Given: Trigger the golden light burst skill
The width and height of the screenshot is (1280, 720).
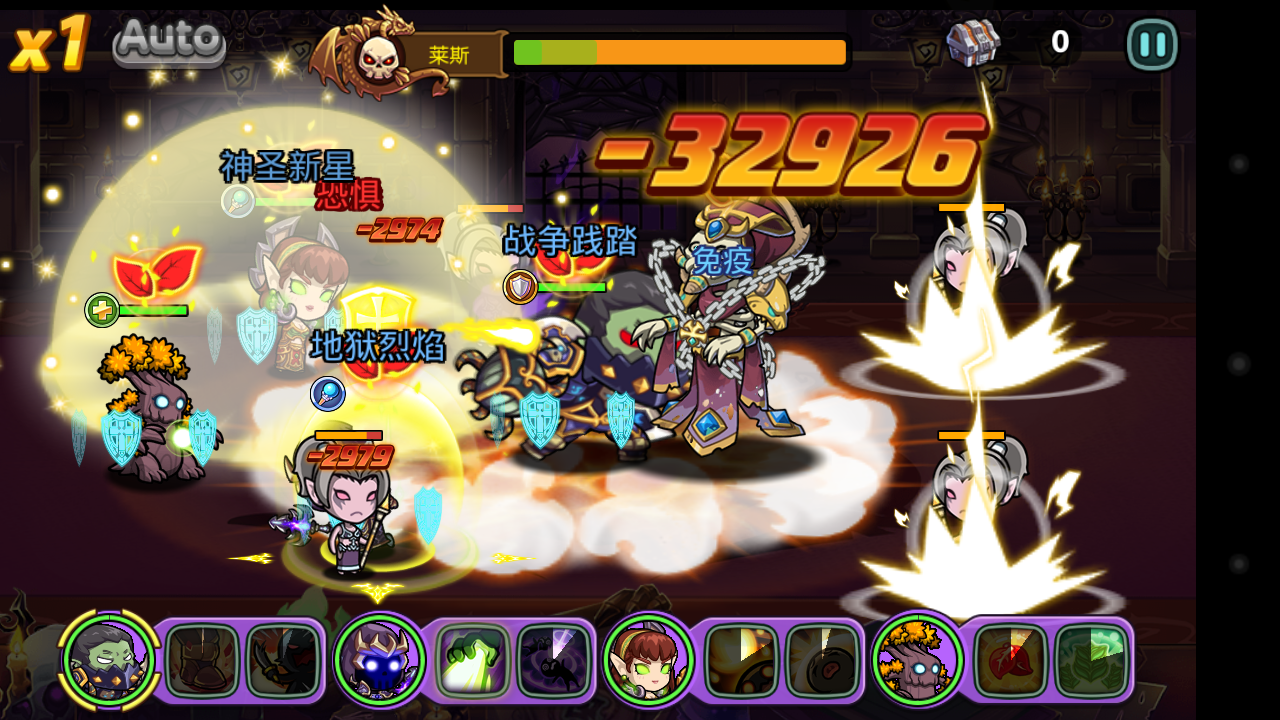Looking at the screenshot, I should click(x=742, y=661).
